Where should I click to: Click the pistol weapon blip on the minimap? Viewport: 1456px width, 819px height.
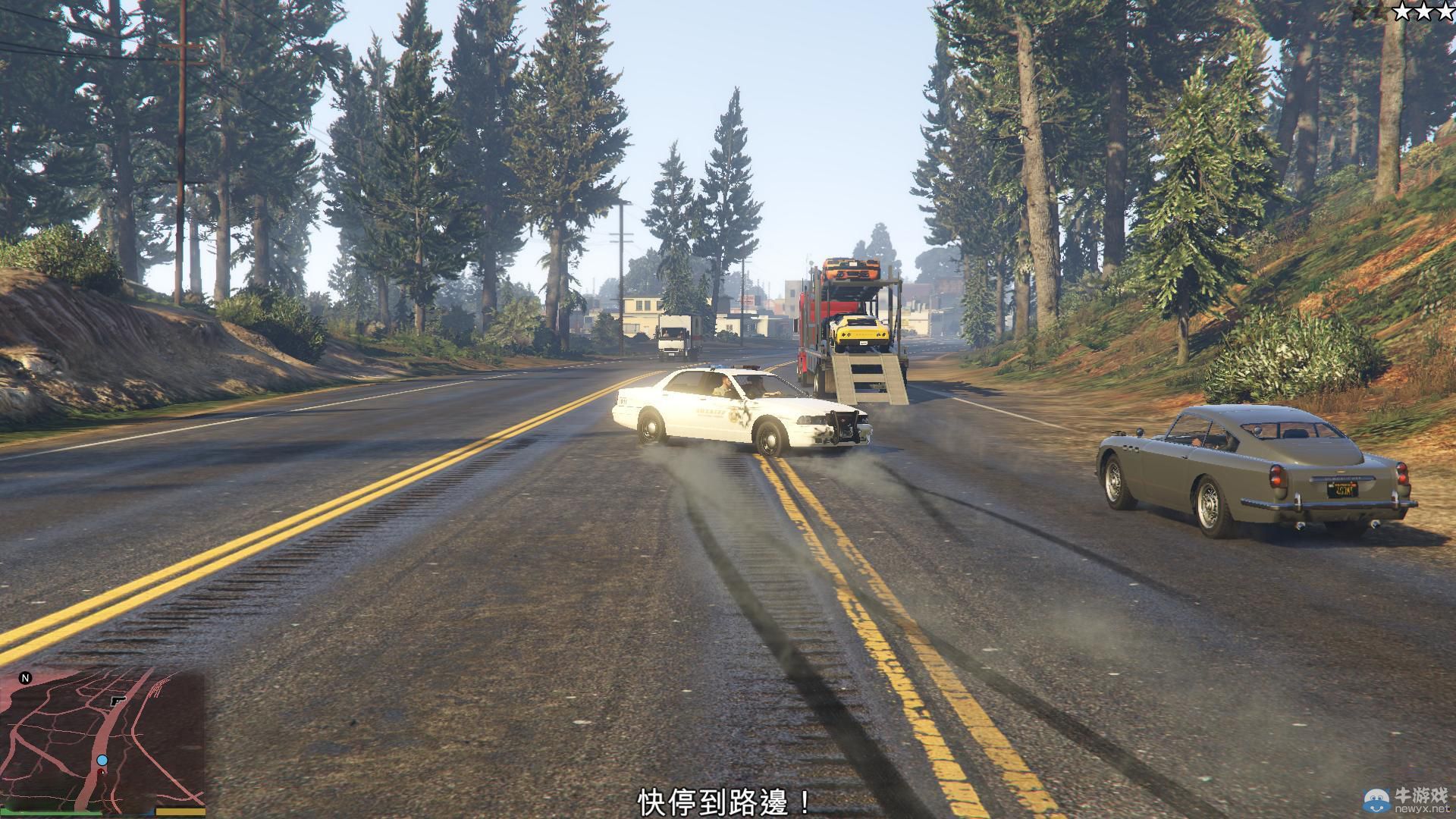(x=118, y=701)
